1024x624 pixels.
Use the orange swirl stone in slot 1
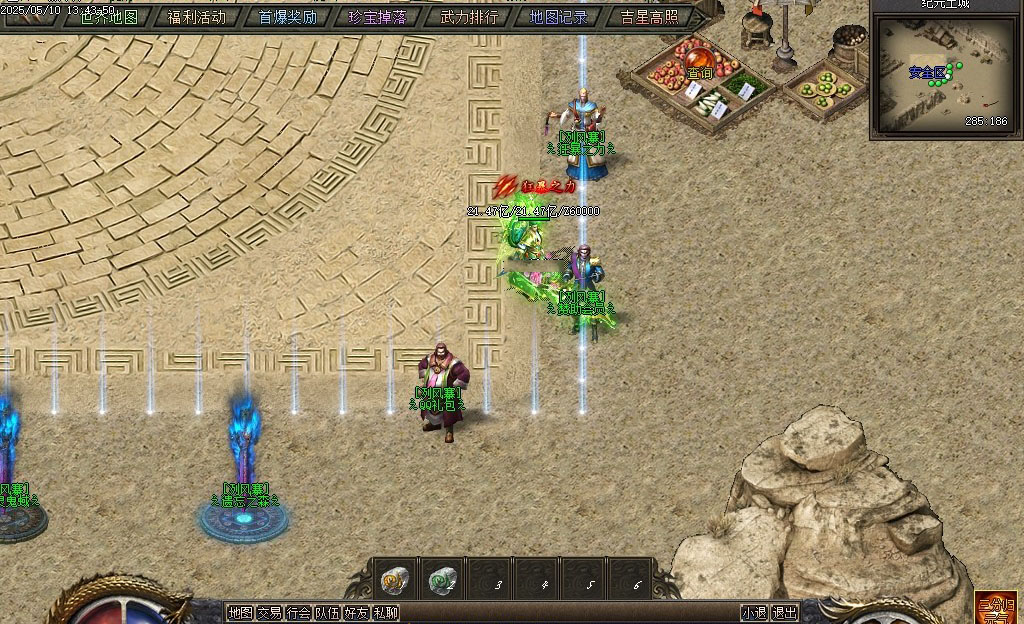coord(393,580)
